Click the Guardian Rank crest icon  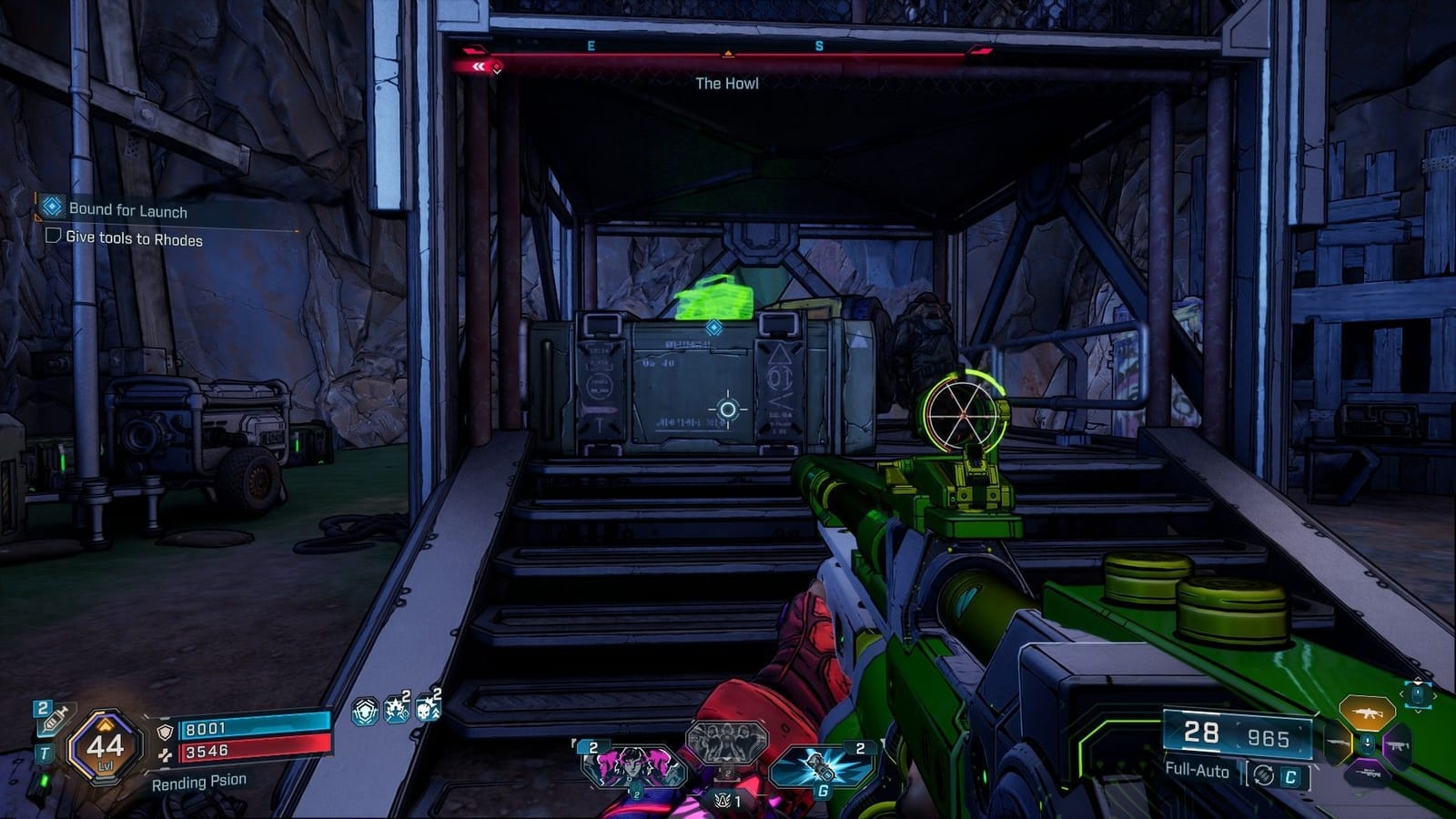(x=724, y=801)
